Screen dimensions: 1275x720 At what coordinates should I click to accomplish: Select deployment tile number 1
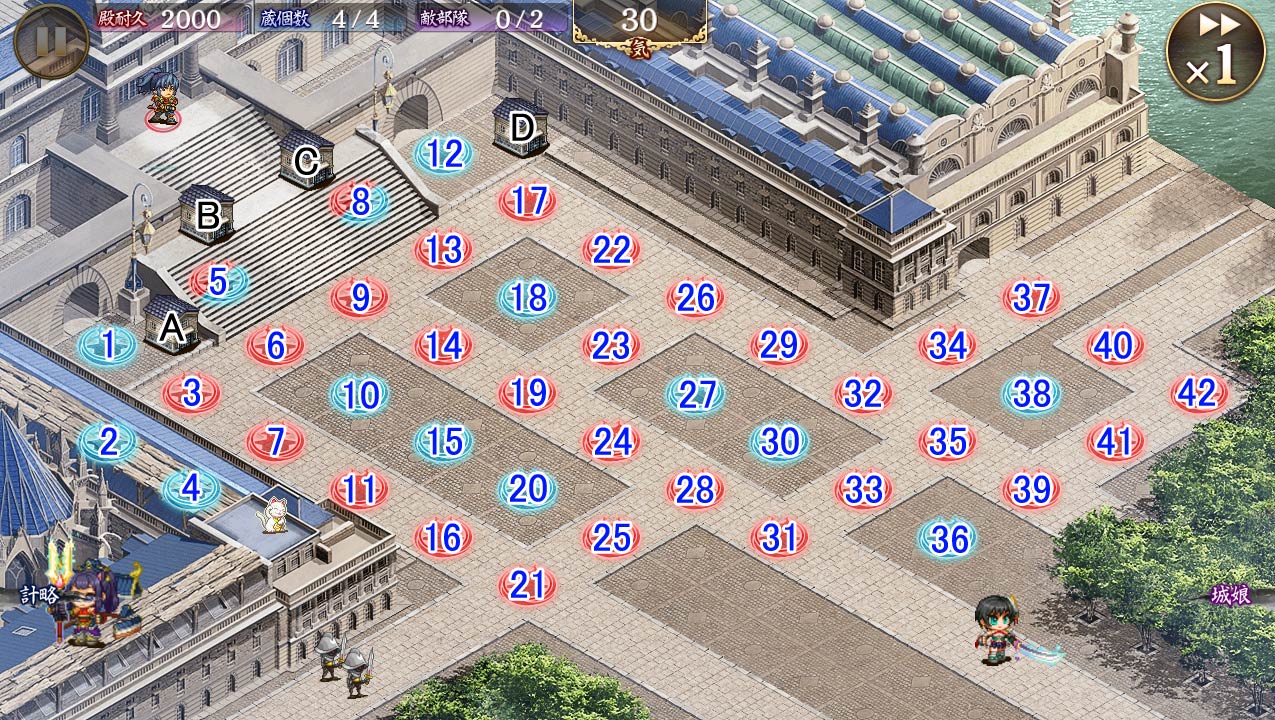108,346
